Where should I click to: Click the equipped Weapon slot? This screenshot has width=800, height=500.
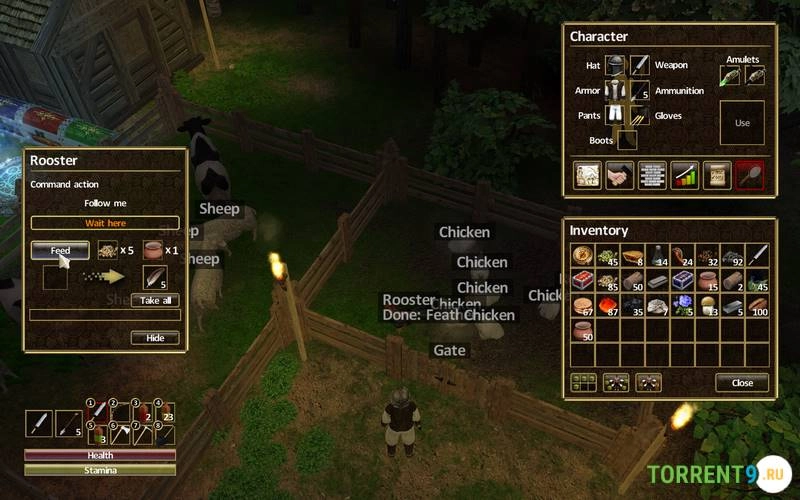pos(640,66)
